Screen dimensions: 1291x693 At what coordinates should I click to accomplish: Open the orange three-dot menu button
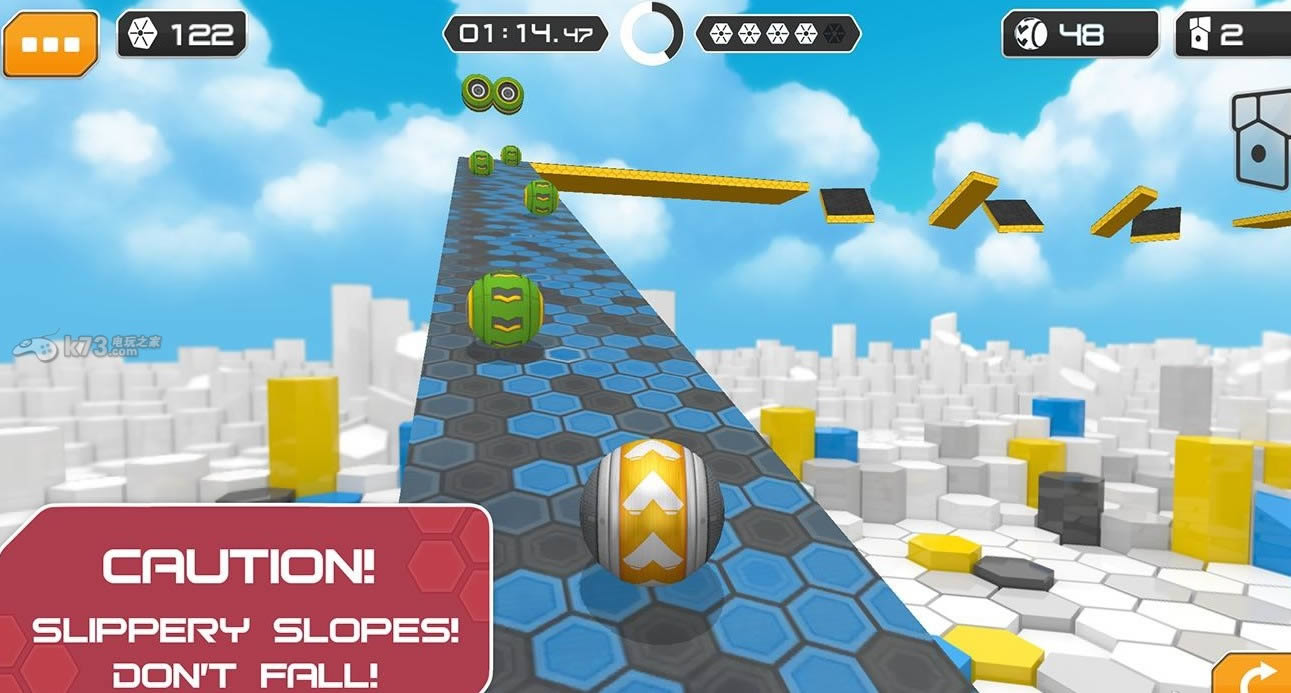point(51,43)
